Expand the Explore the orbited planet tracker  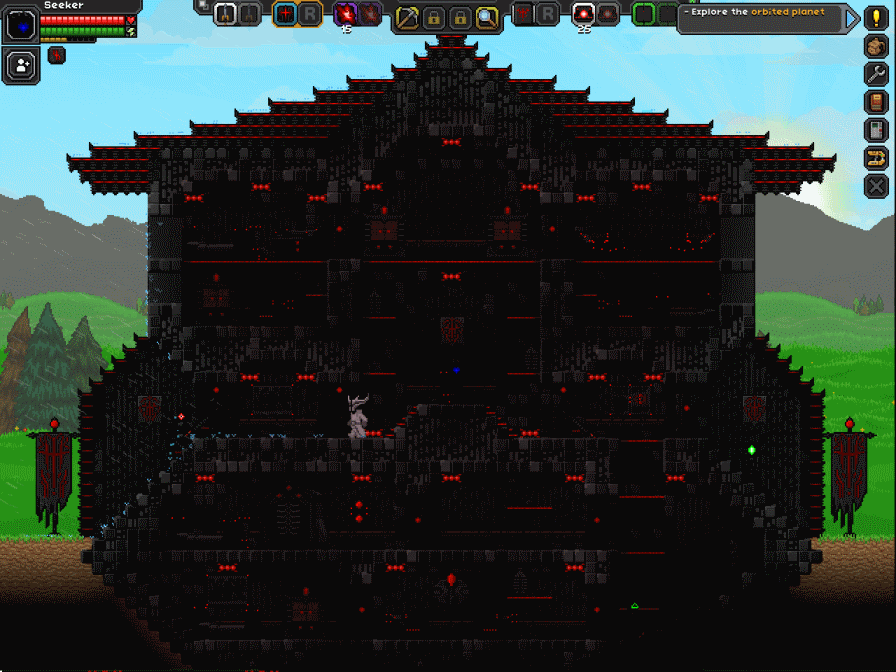[852, 18]
